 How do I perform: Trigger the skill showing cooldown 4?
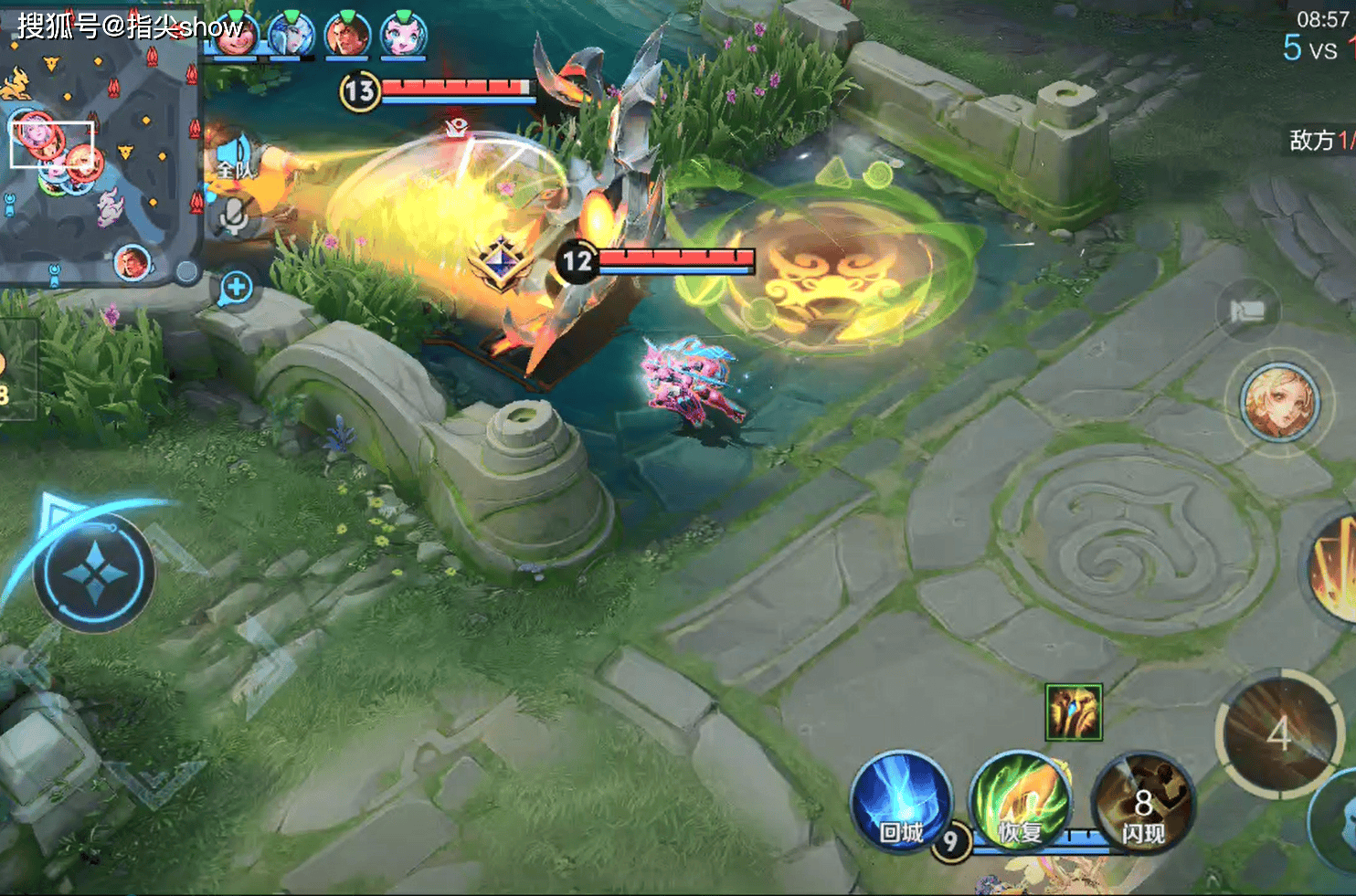(x=1279, y=733)
